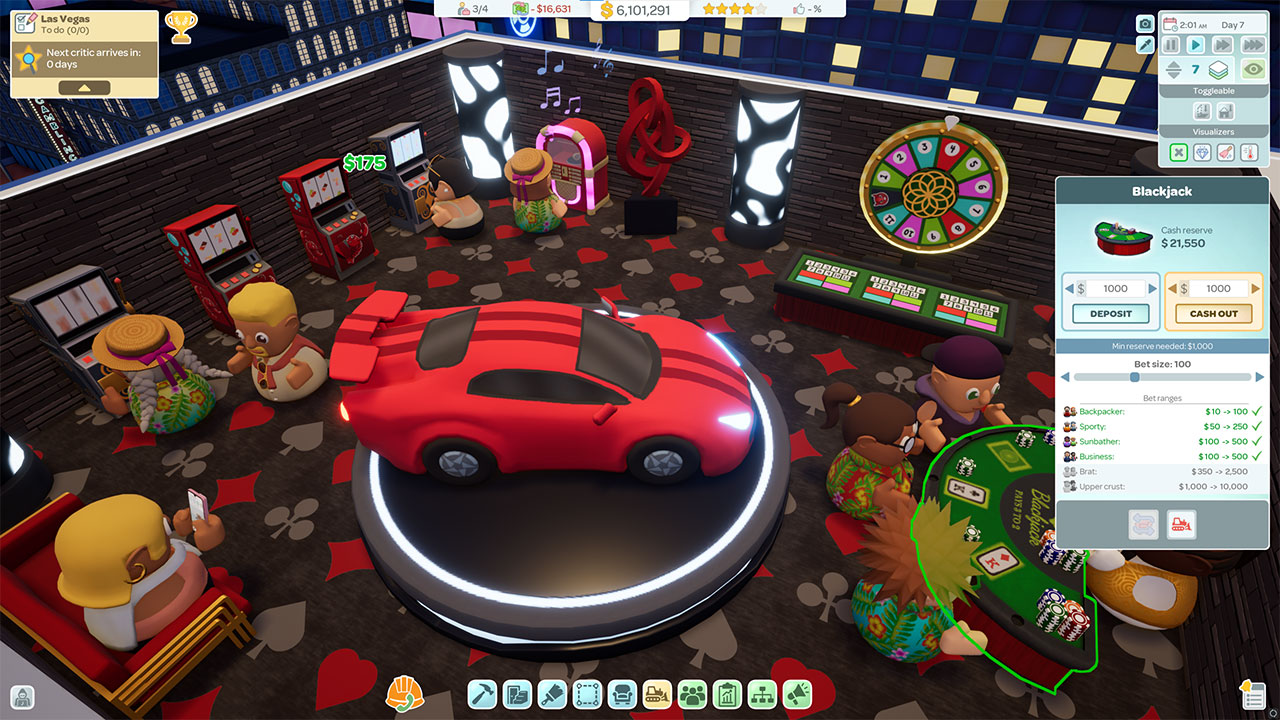The image size is (1280, 720).
Task: Raise bet size with the slider's right arrow
Action: [x=1258, y=377]
